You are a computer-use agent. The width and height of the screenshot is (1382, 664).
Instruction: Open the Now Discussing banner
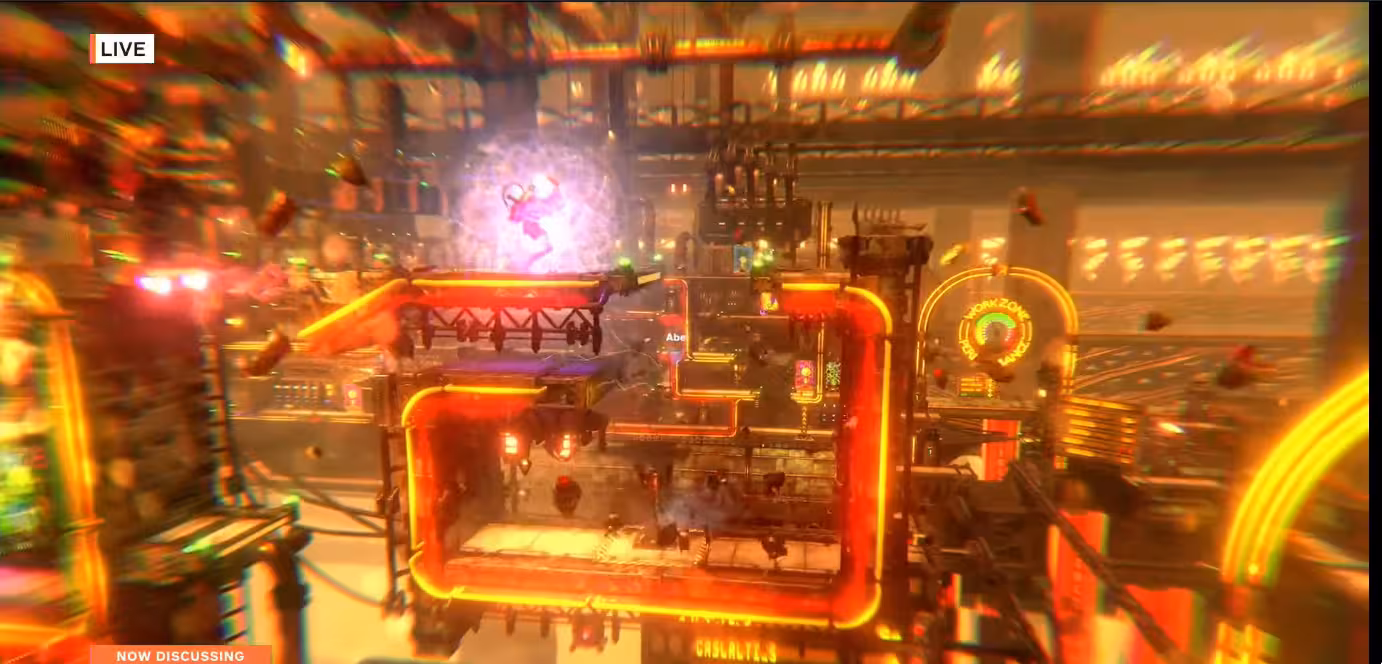pos(180,655)
